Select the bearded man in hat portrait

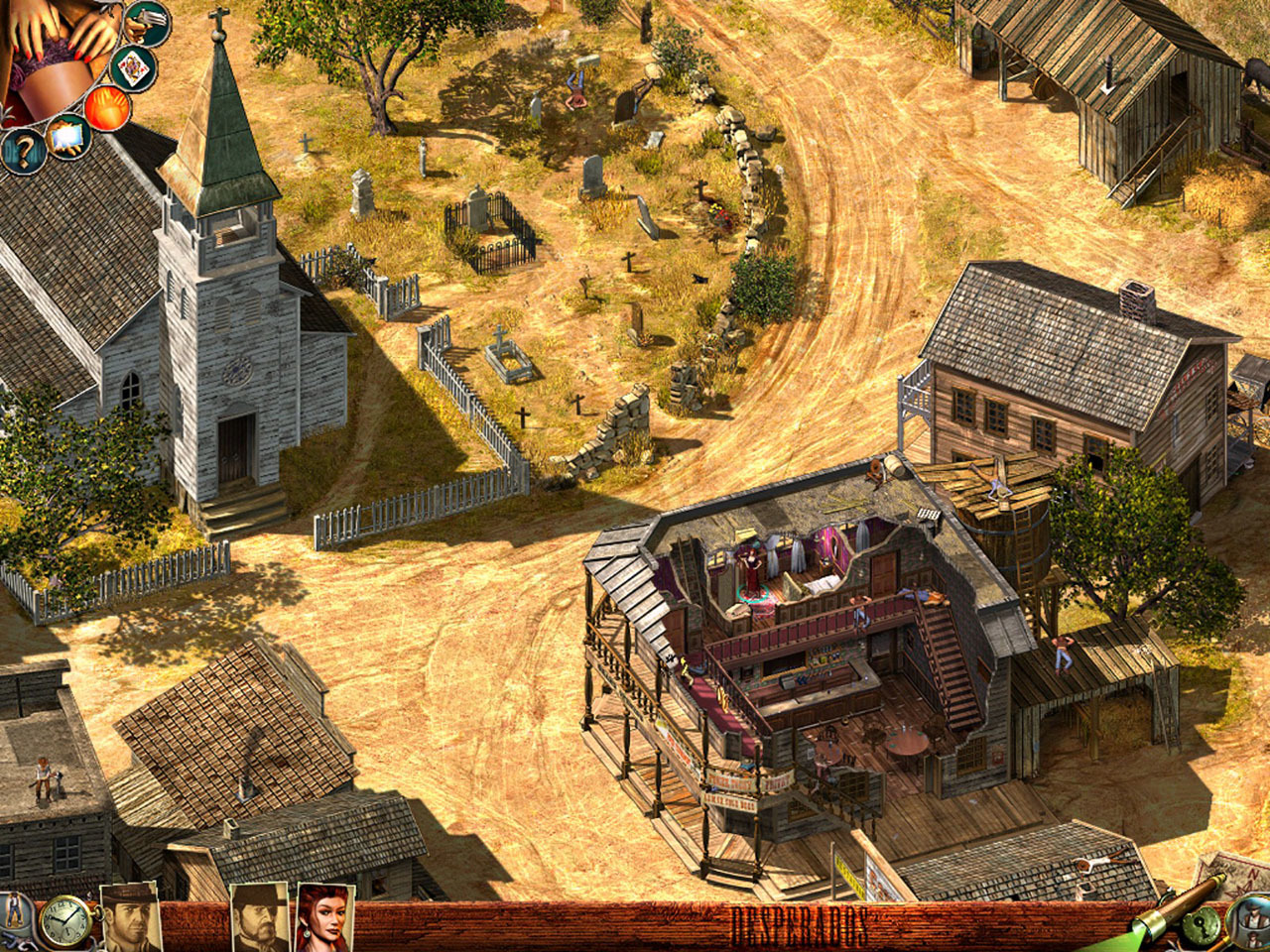coord(259,917)
